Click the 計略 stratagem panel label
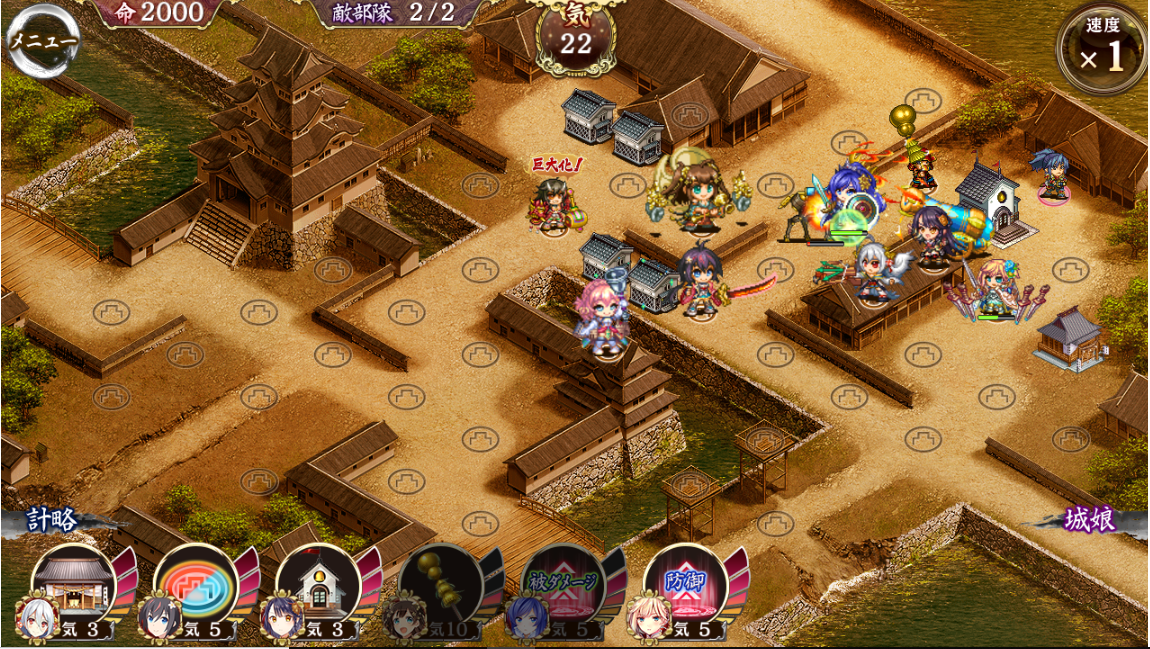Image resolution: width=1150 pixels, height=649 pixels. tap(52, 521)
